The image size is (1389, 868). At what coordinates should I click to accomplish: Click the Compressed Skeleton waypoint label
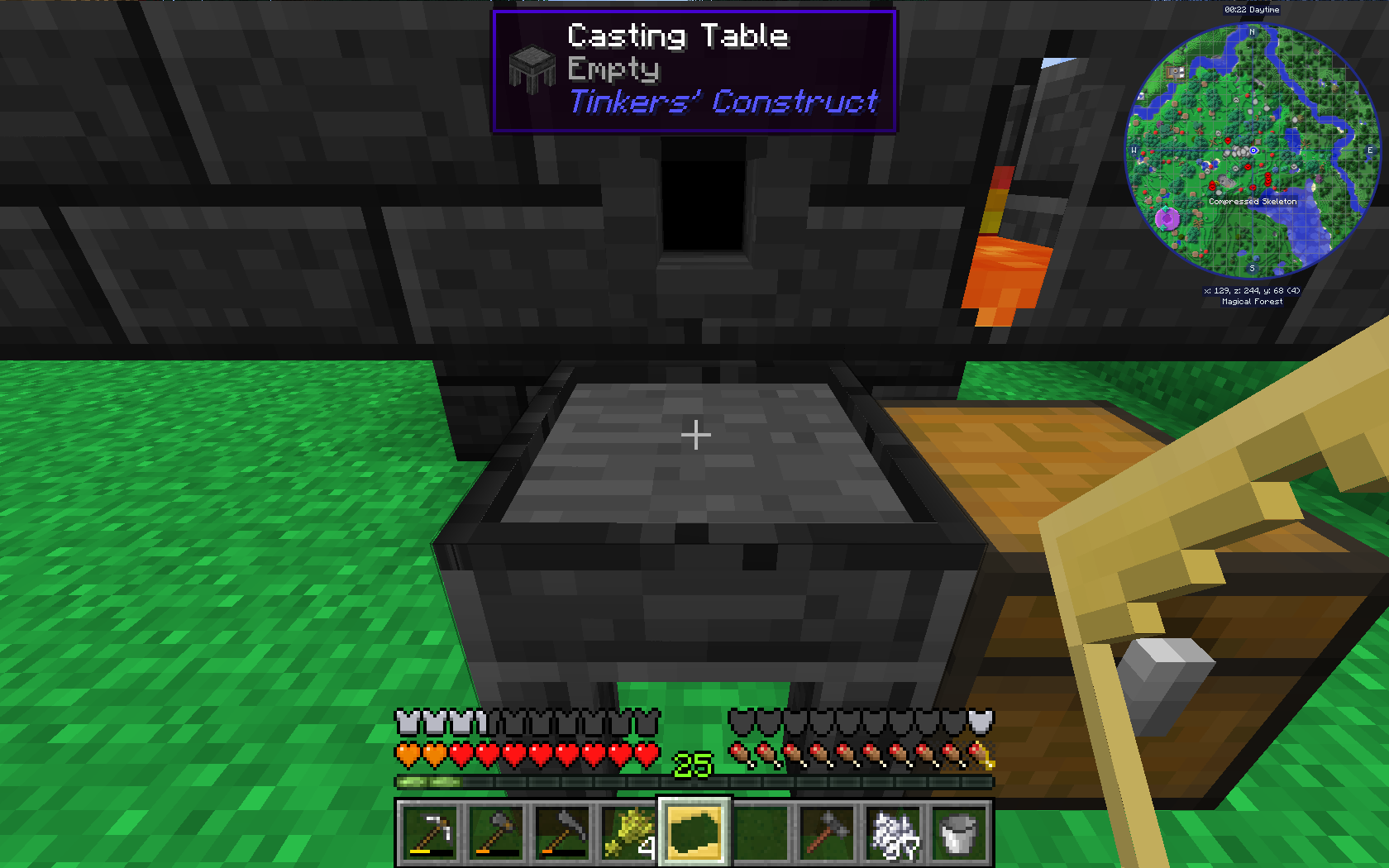(x=1253, y=202)
